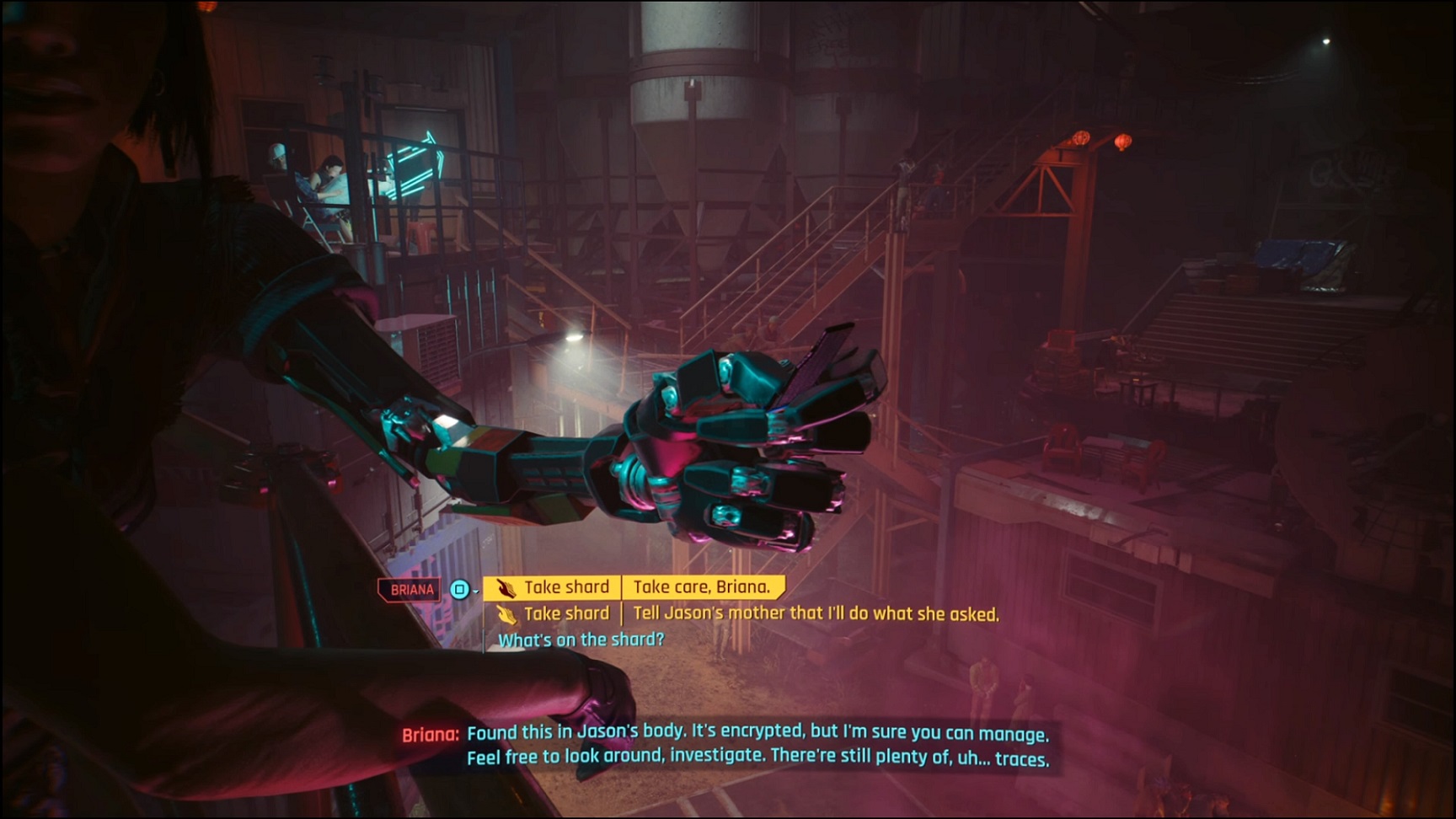Click the square inside the teal circle indicator
The height and width of the screenshot is (819, 1456).
click(459, 591)
